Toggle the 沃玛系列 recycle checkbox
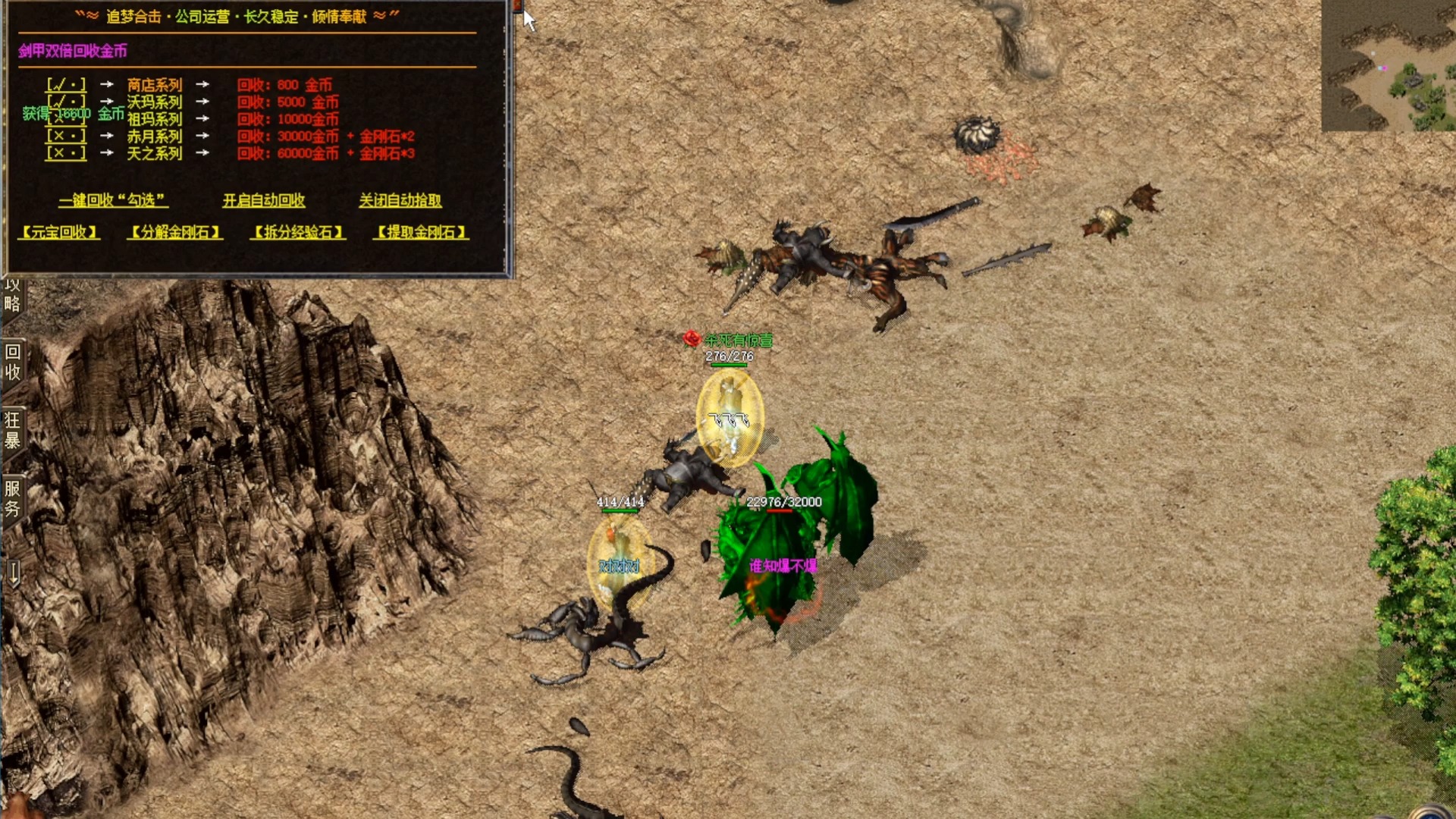The image size is (1456, 819). tap(66, 102)
